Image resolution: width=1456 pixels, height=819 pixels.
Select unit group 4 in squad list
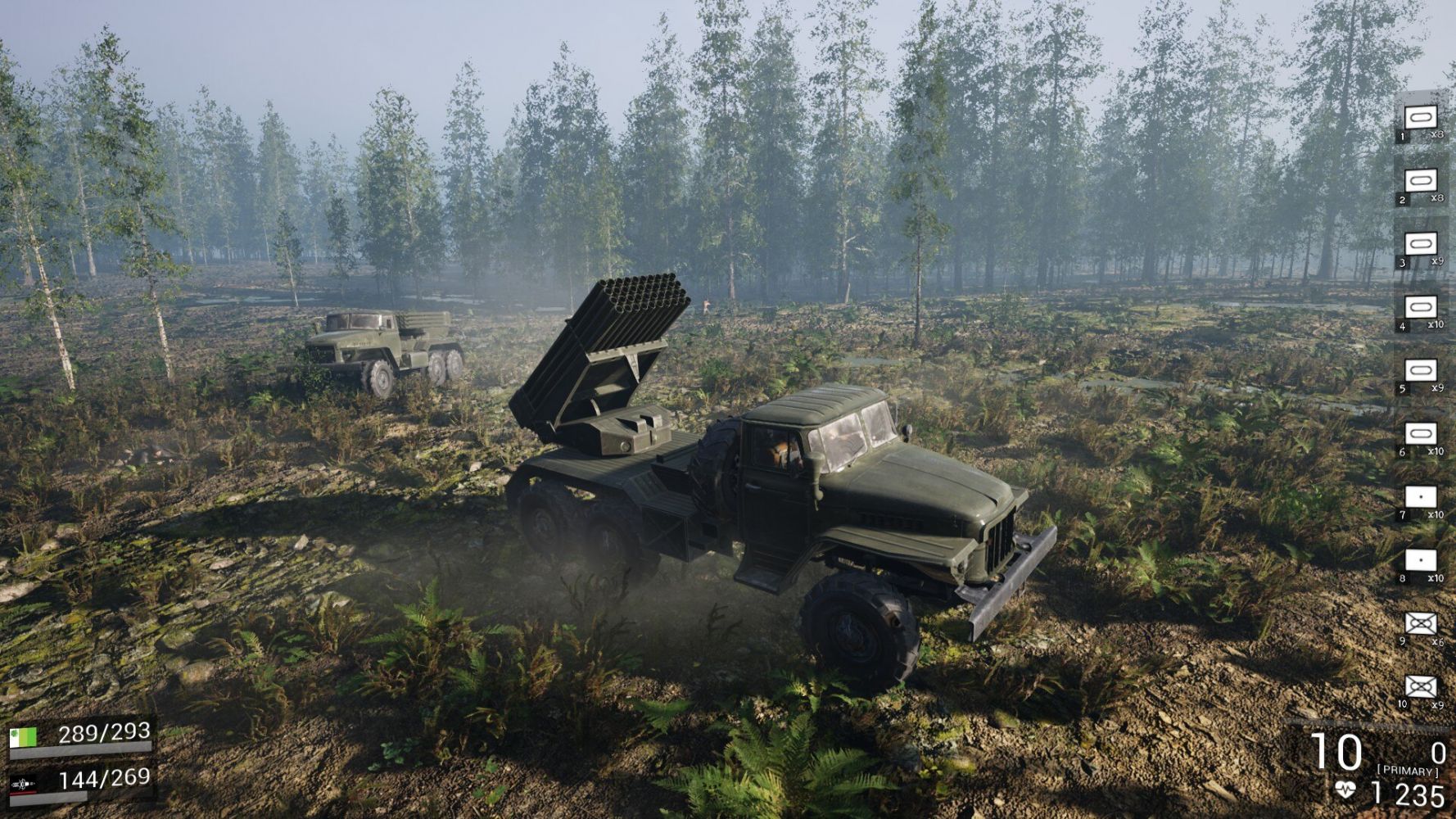(1421, 307)
